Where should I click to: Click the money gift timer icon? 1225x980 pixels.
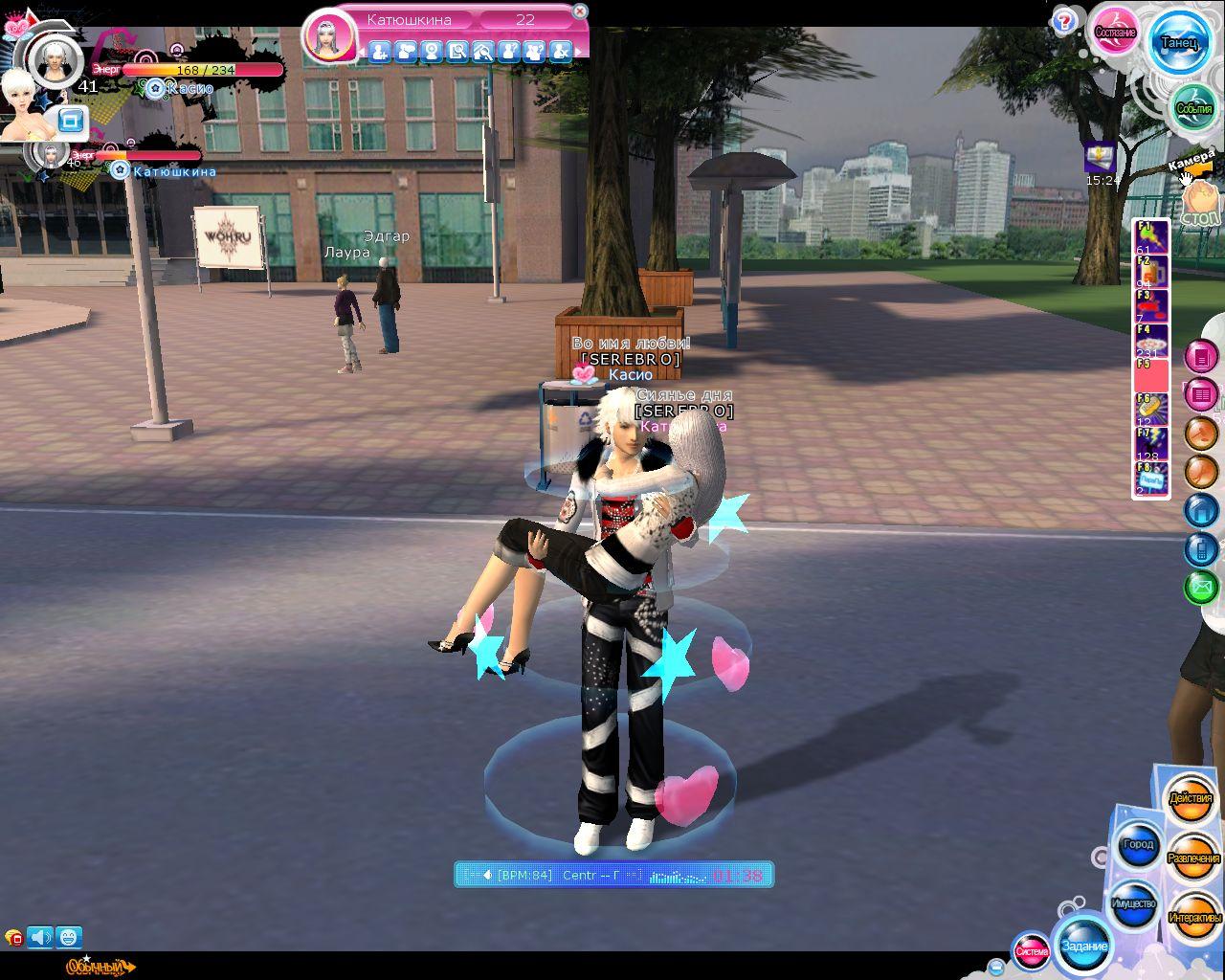click(x=1101, y=156)
